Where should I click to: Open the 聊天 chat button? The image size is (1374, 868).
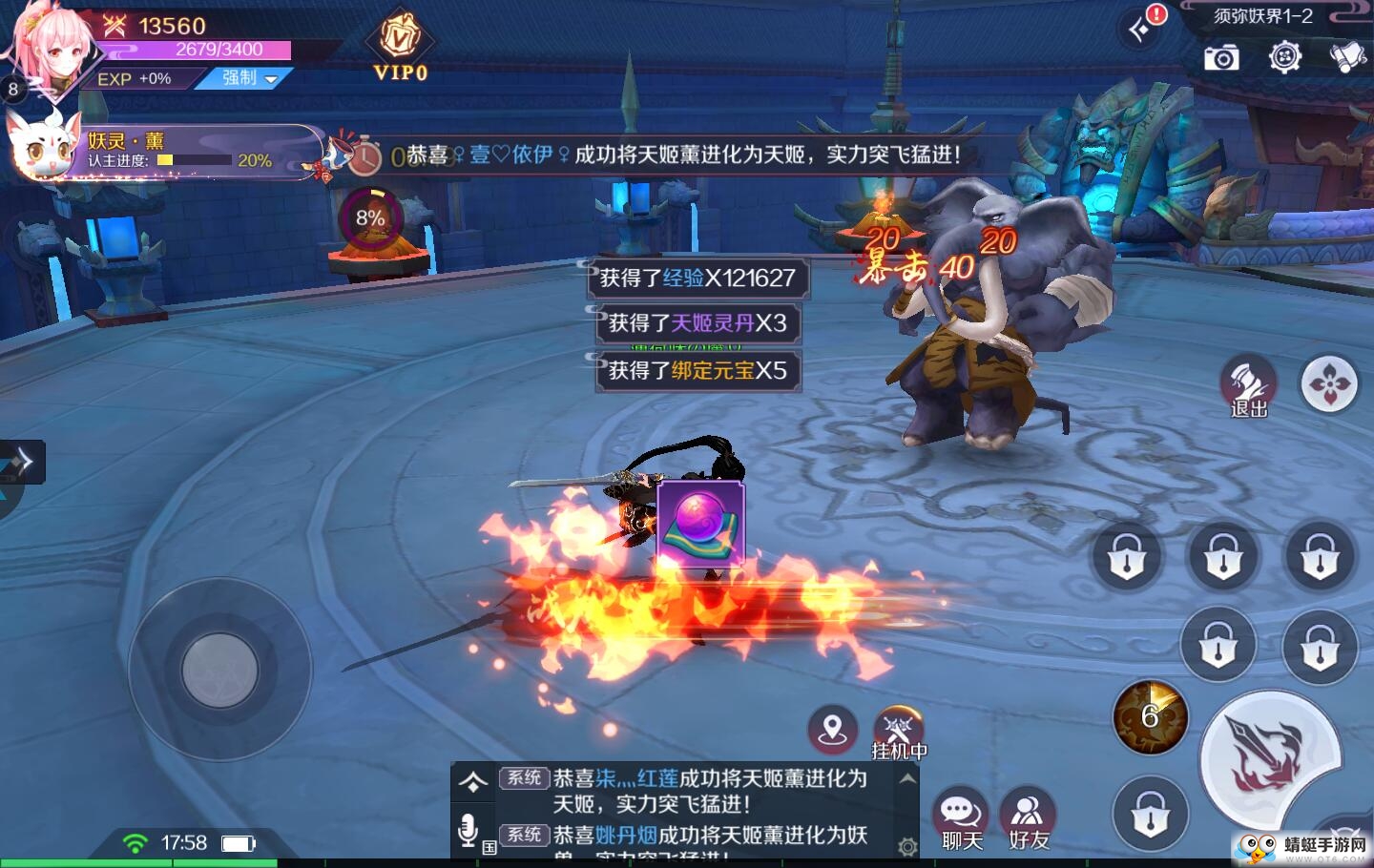(961, 819)
